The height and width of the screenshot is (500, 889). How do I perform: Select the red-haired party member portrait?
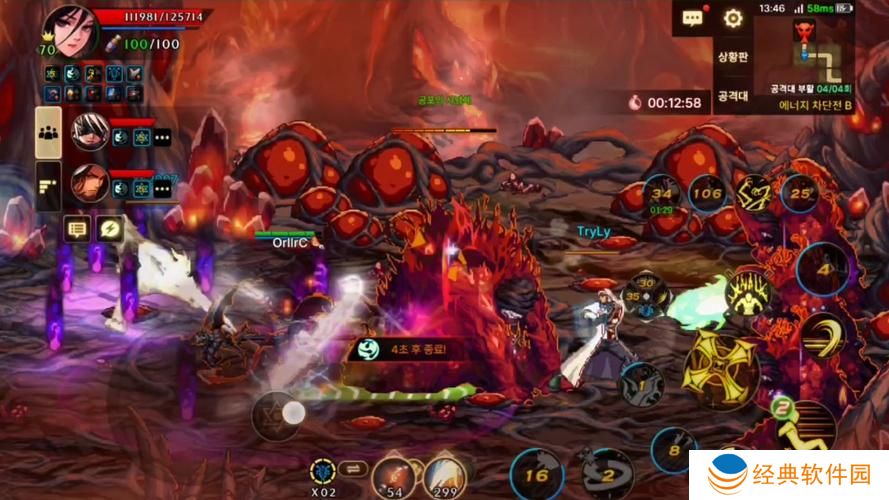click(x=89, y=182)
